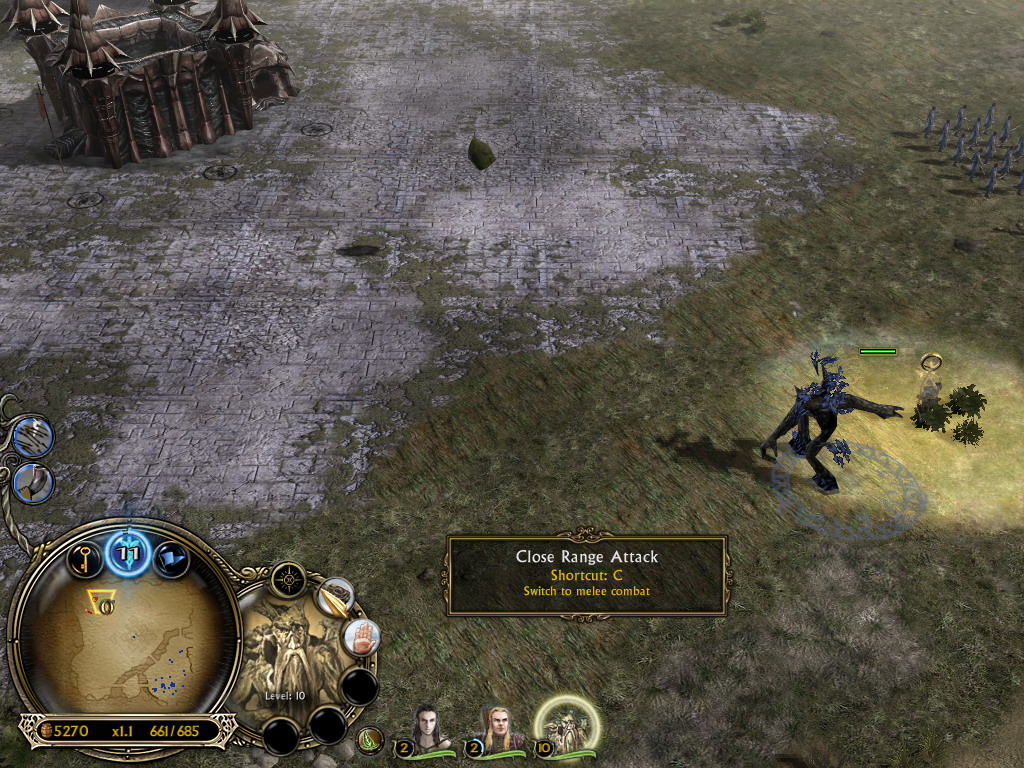Select the highlighted Treebeard hero portrait

point(567,728)
